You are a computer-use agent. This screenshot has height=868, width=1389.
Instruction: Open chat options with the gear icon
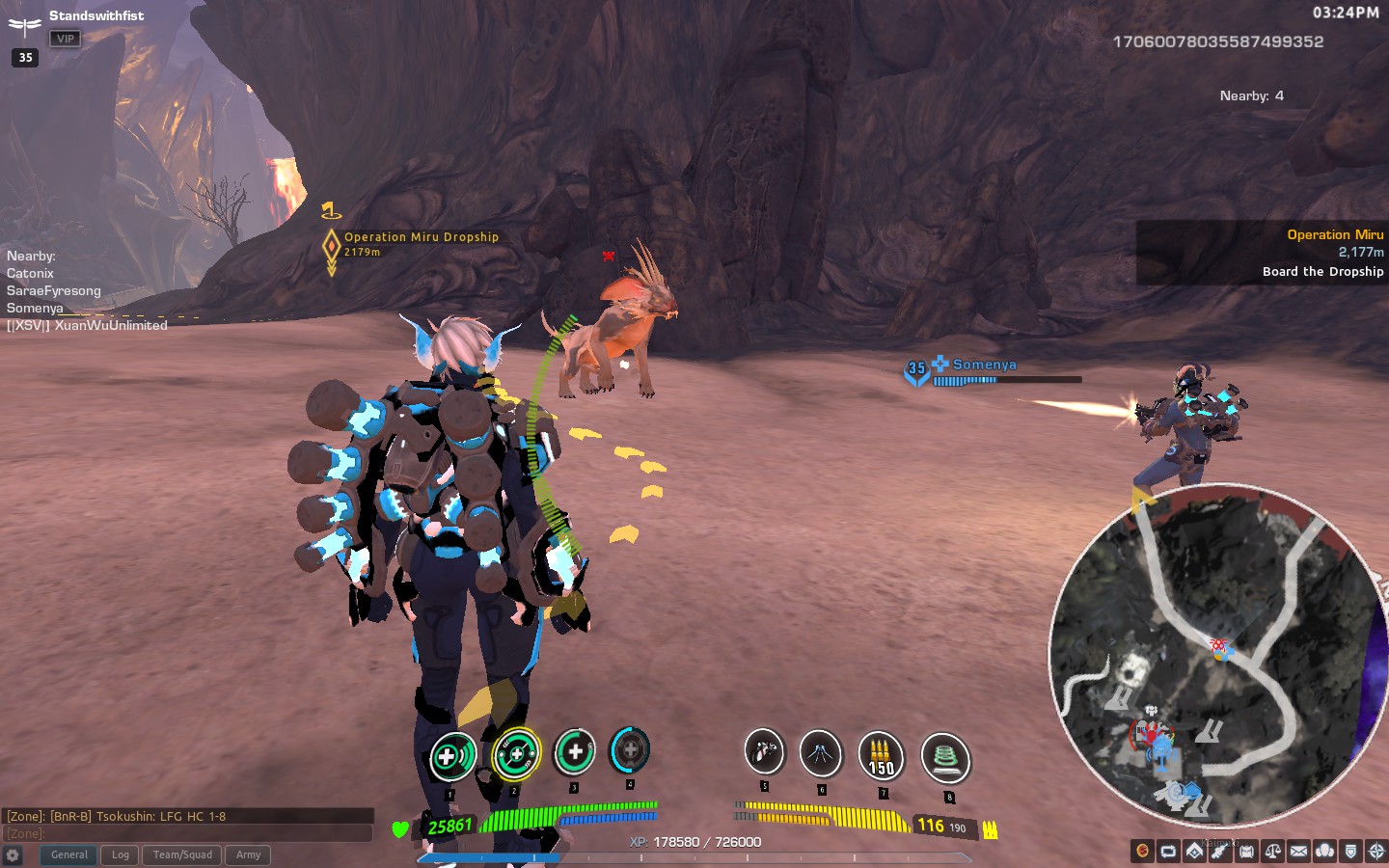click(14, 855)
